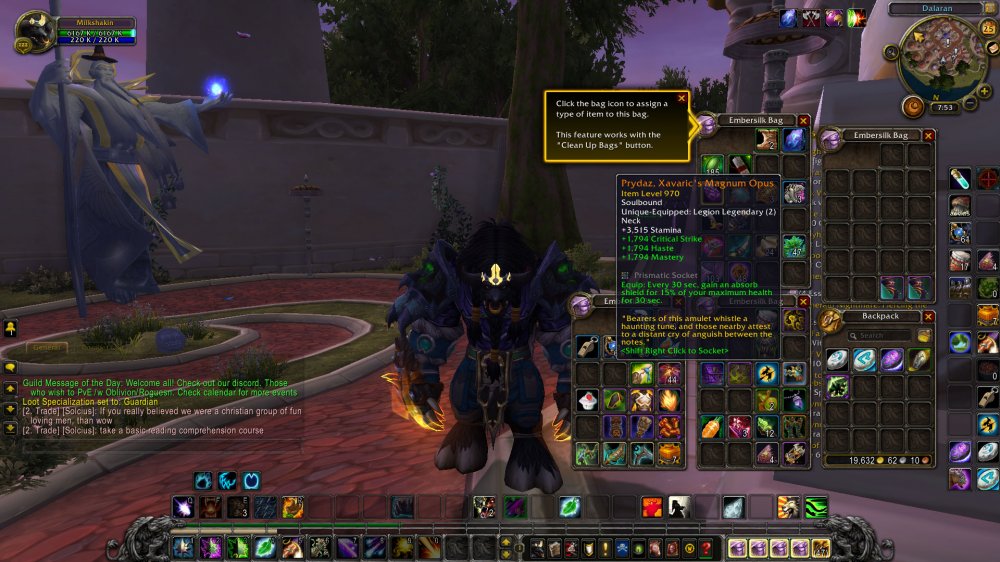Select the red mushroom item slot
Image resolution: width=1000 pixels, height=562 pixels.
tap(958, 207)
